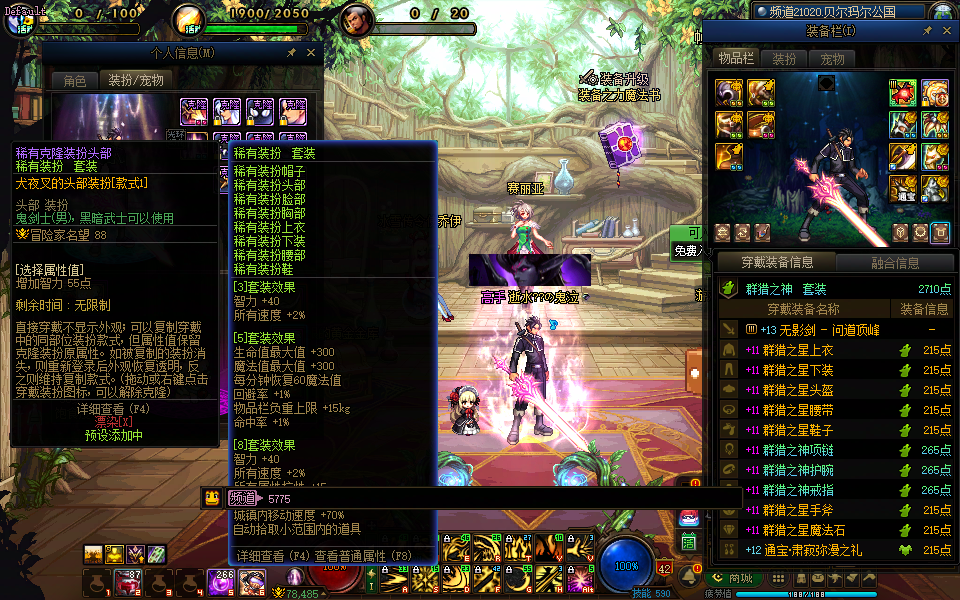Select the 物品栏 tab
The width and height of the screenshot is (960, 600).
pos(736,59)
